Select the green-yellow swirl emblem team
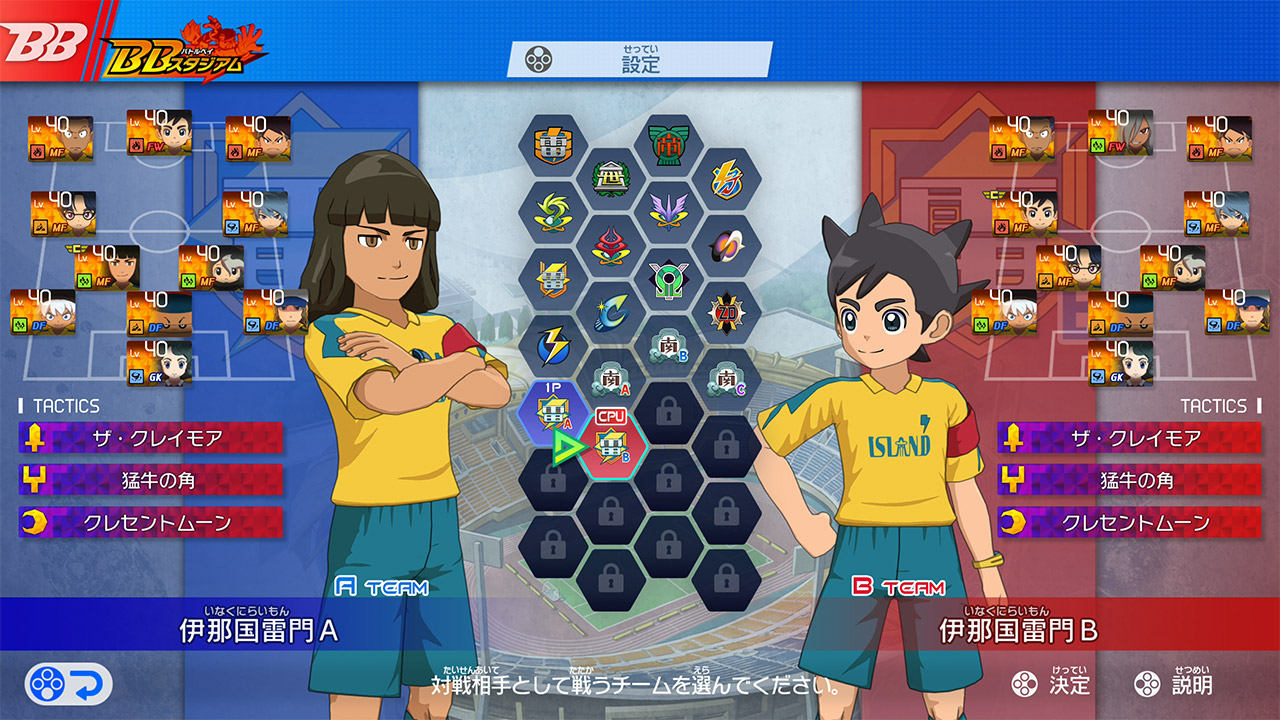The height and width of the screenshot is (720, 1280). 553,212
